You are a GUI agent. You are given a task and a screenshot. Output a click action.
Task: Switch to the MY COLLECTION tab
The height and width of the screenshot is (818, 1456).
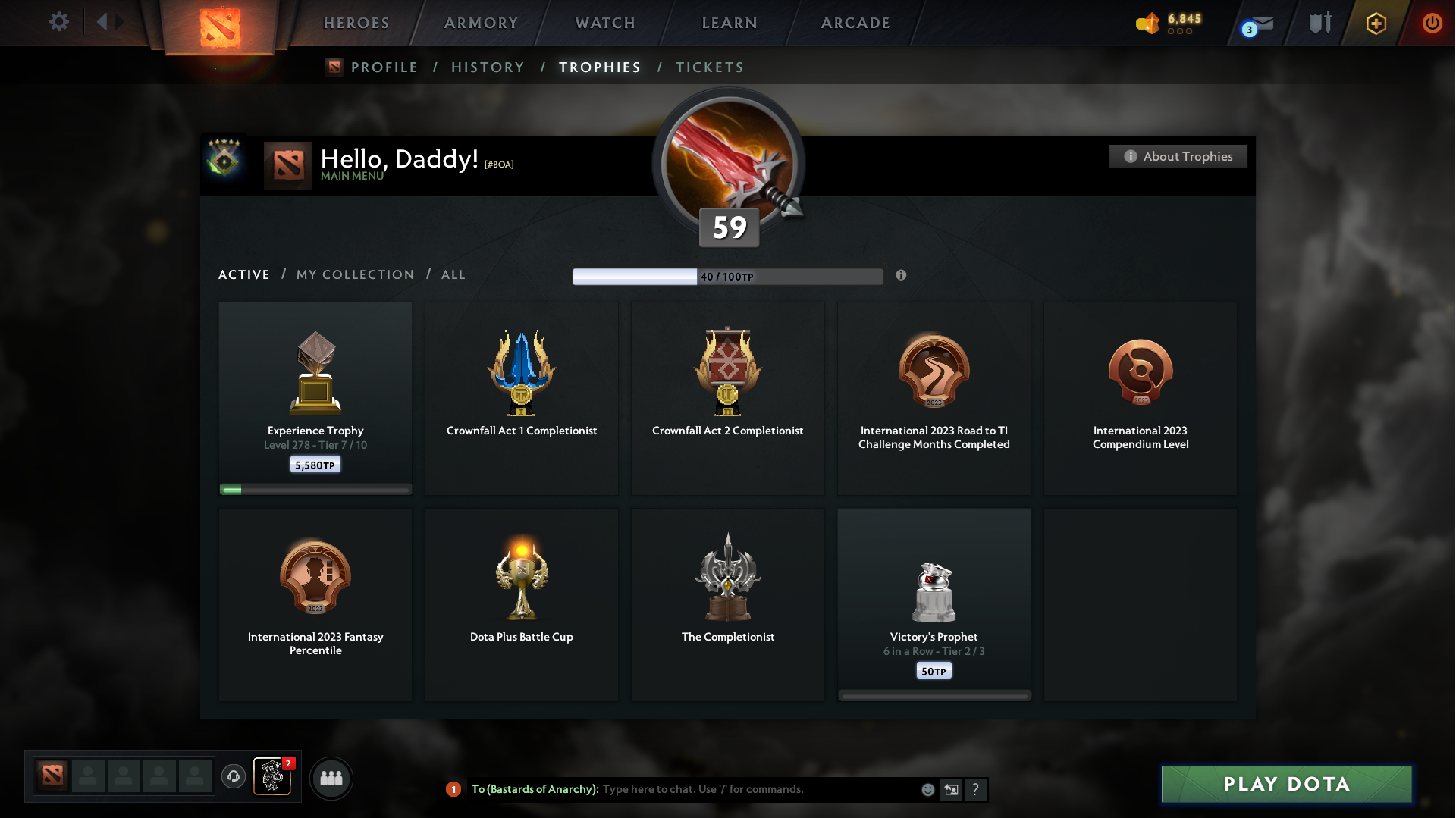point(354,274)
